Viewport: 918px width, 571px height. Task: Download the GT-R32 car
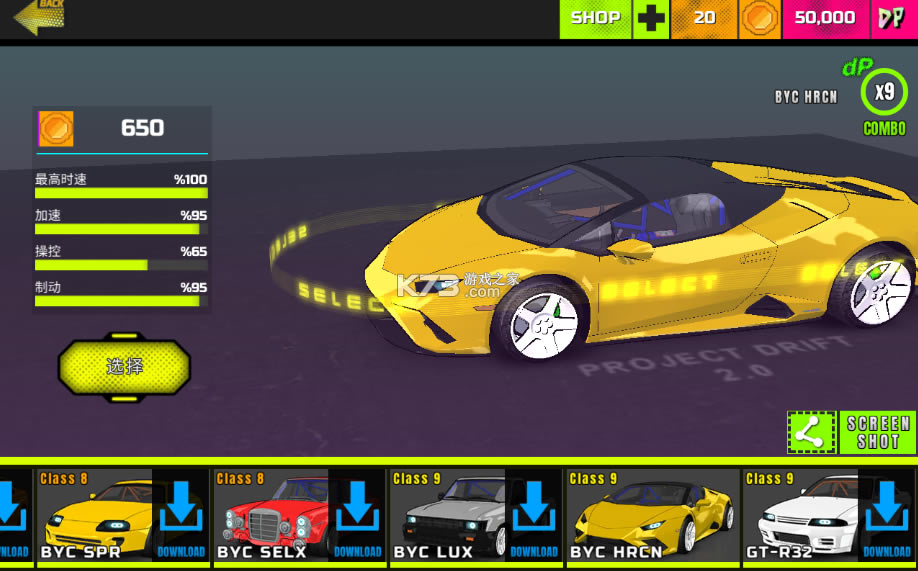click(x=887, y=515)
